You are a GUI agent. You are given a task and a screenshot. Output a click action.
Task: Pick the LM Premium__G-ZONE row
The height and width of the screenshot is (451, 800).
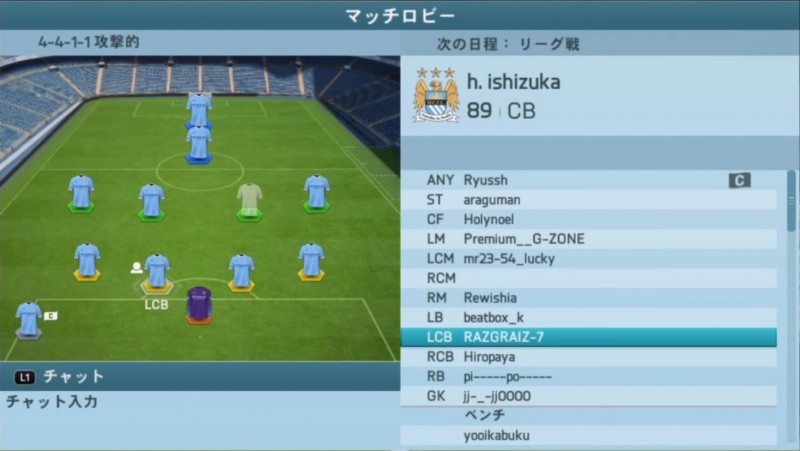[588, 239]
